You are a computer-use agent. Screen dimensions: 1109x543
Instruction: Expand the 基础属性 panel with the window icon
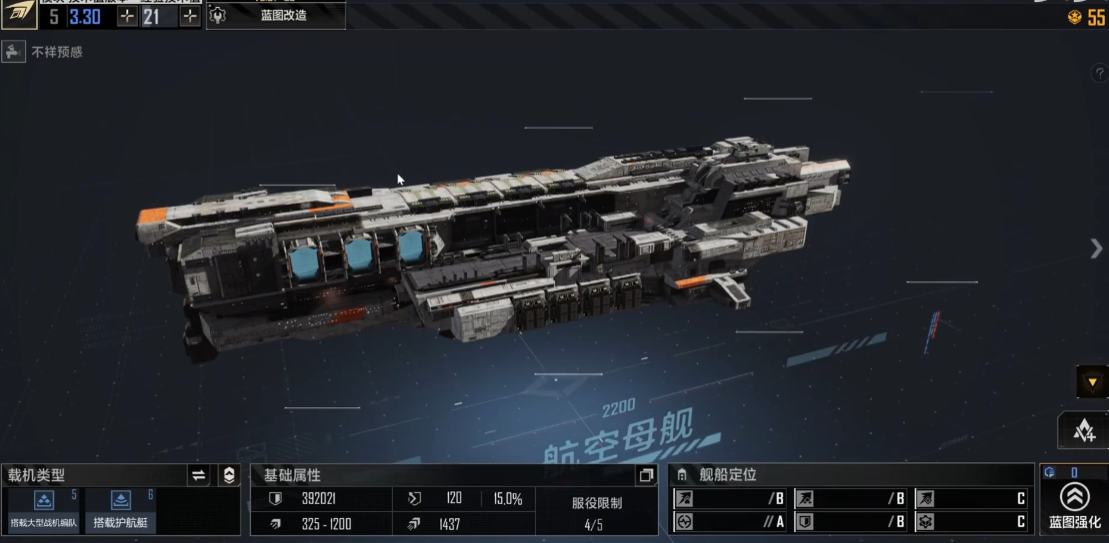[646, 475]
